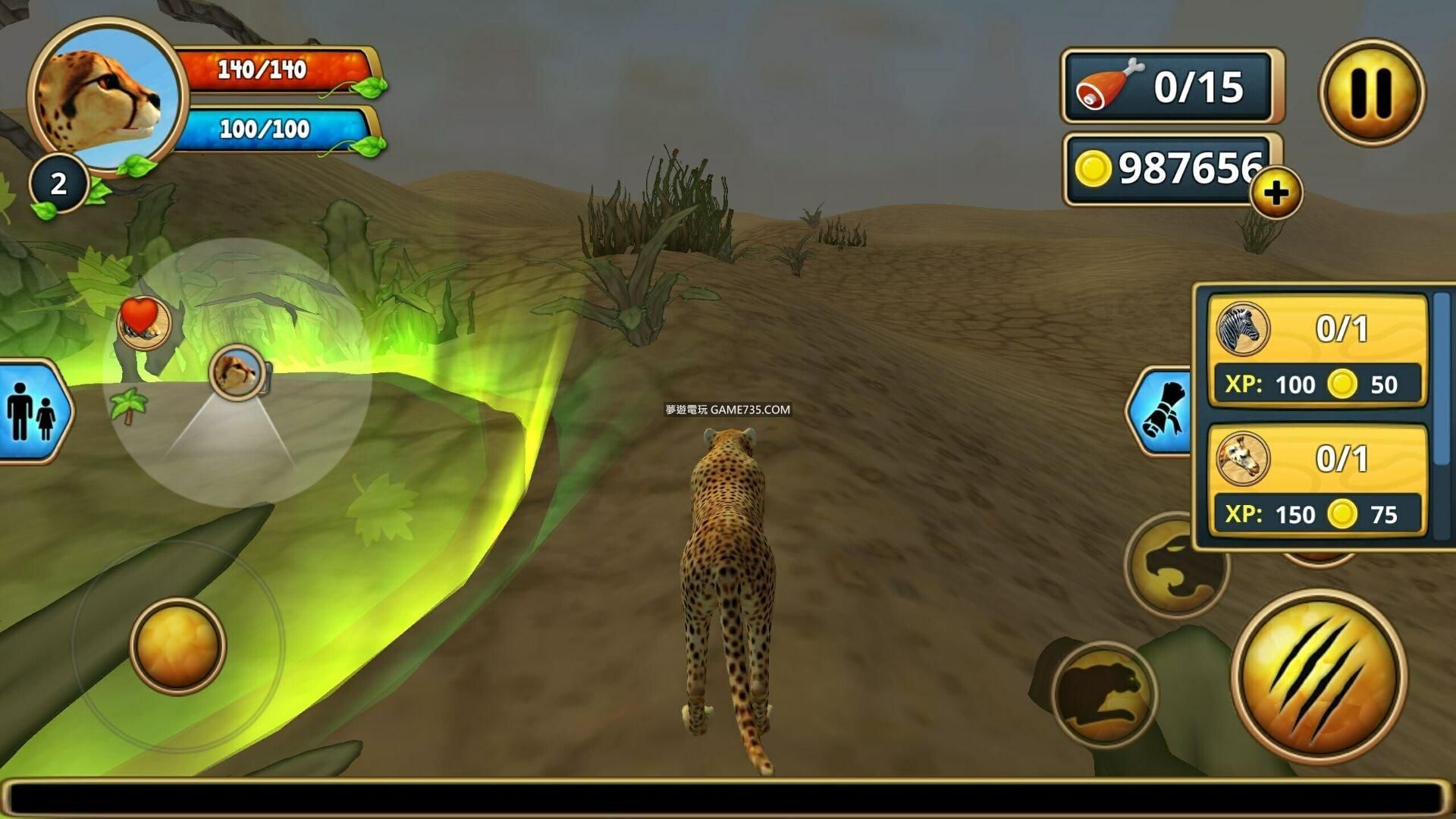Tap the heart marker on the minimap

pos(143,322)
